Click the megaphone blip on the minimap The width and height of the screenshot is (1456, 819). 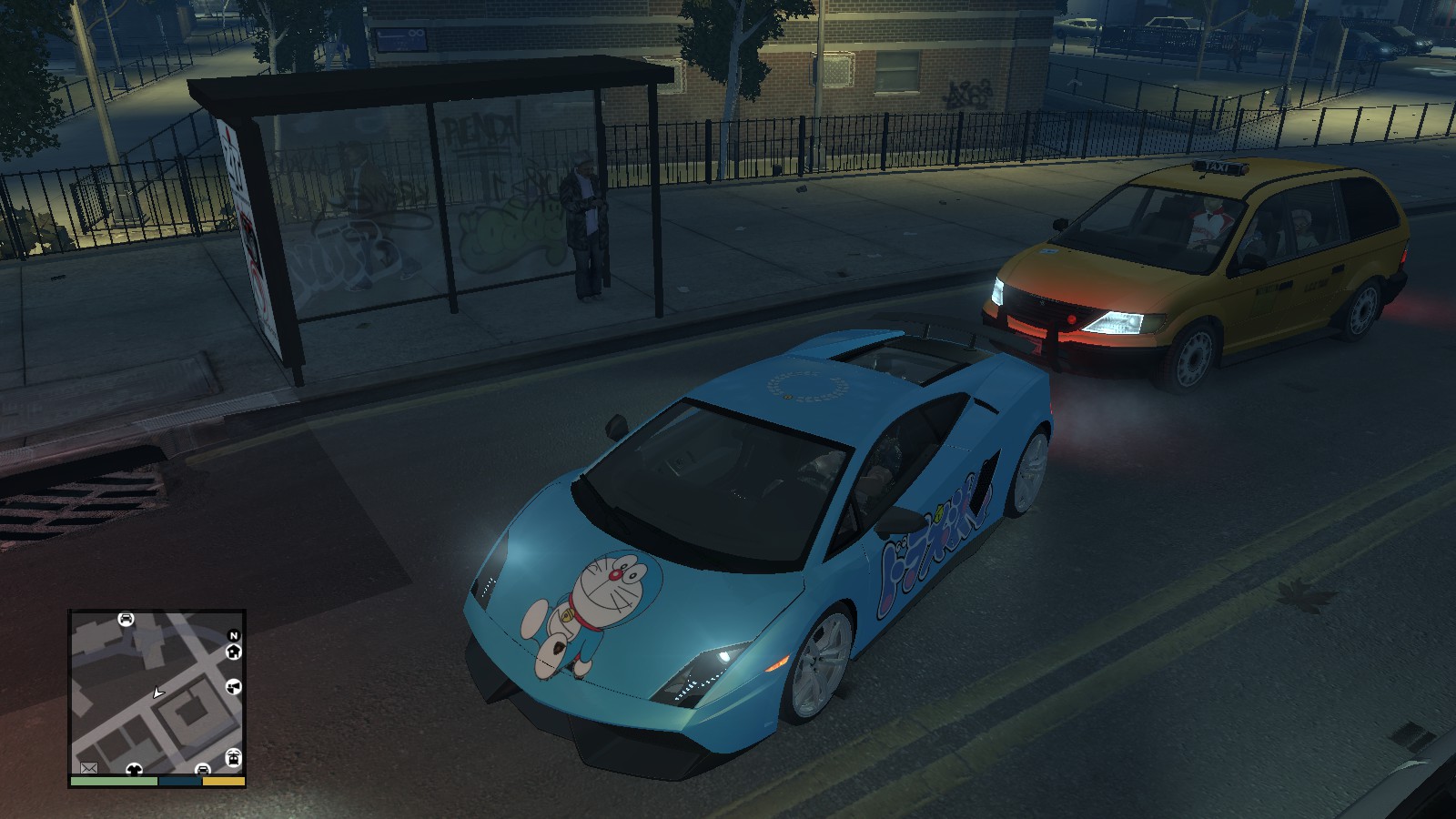(234, 687)
